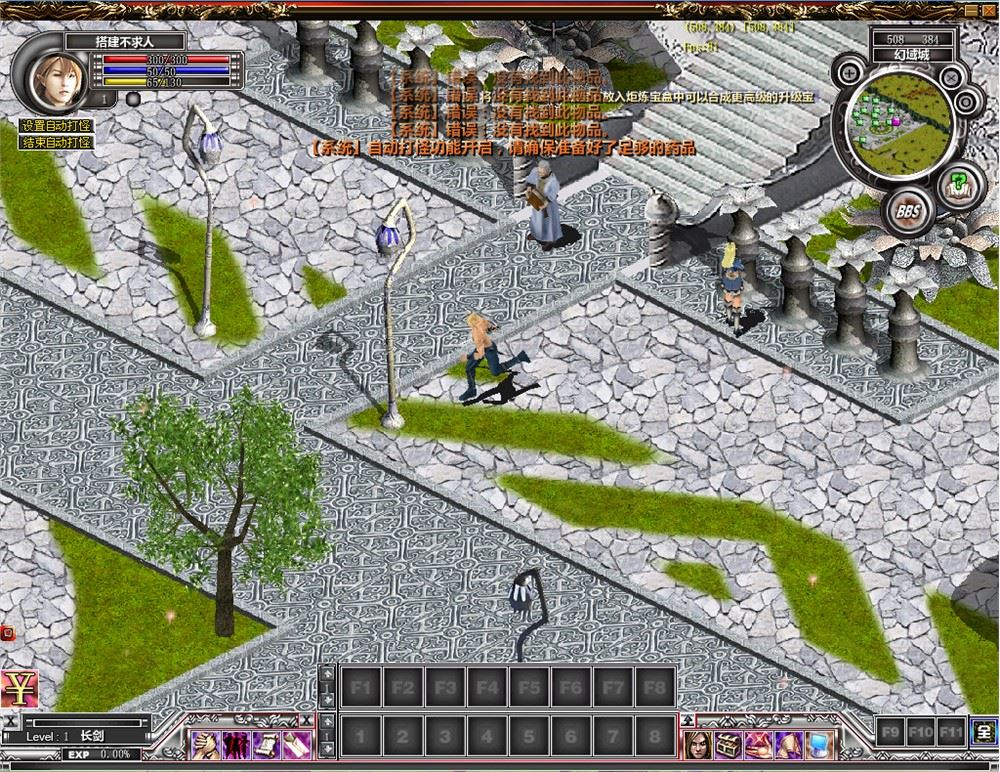This screenshot has height=772, width=1000.
Task: Open the yellow ¥ shop icon
Action: pyautogui.click(x=18, y=689)
